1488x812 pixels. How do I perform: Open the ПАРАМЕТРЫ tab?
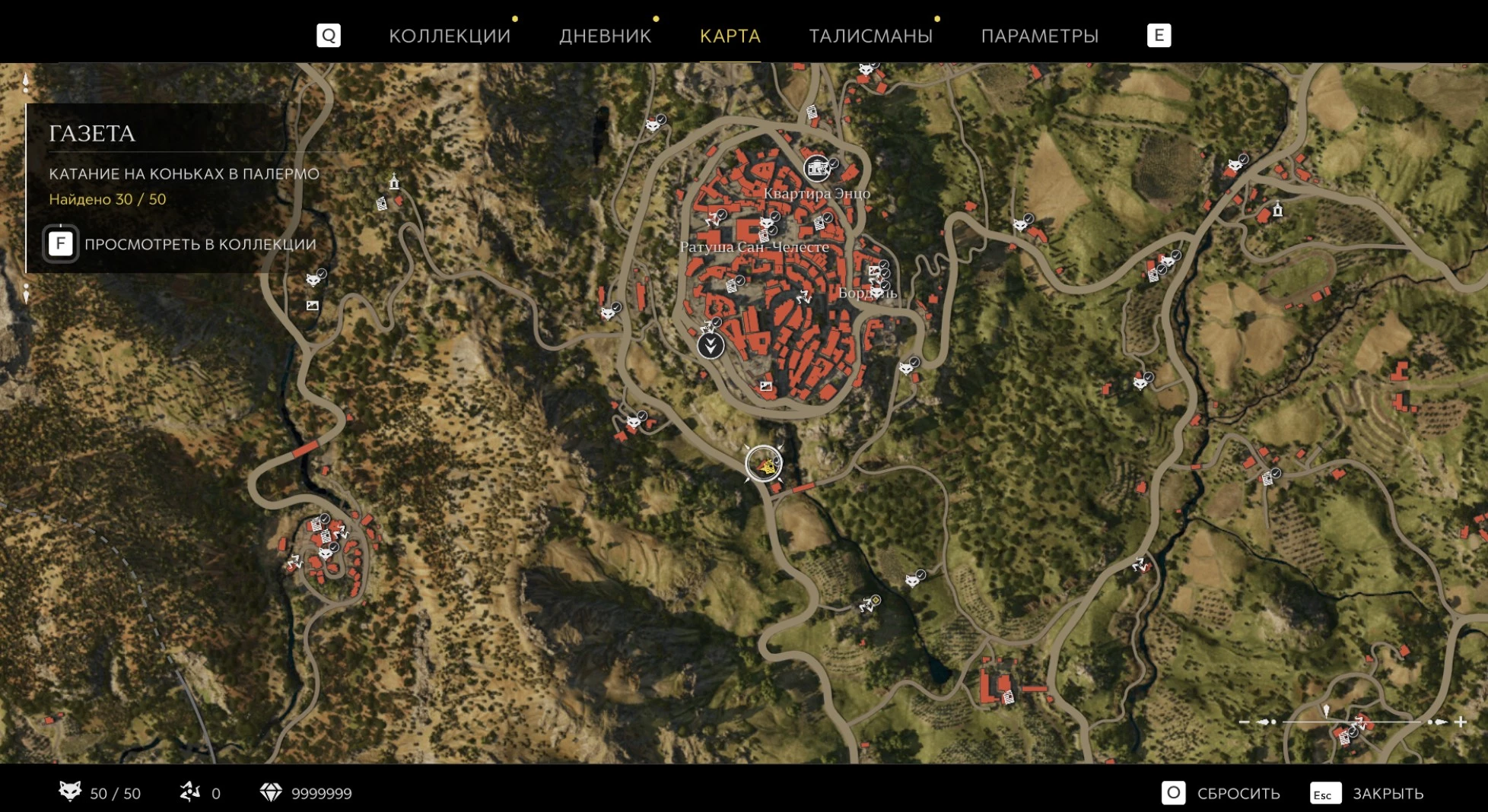(1039, 36)
